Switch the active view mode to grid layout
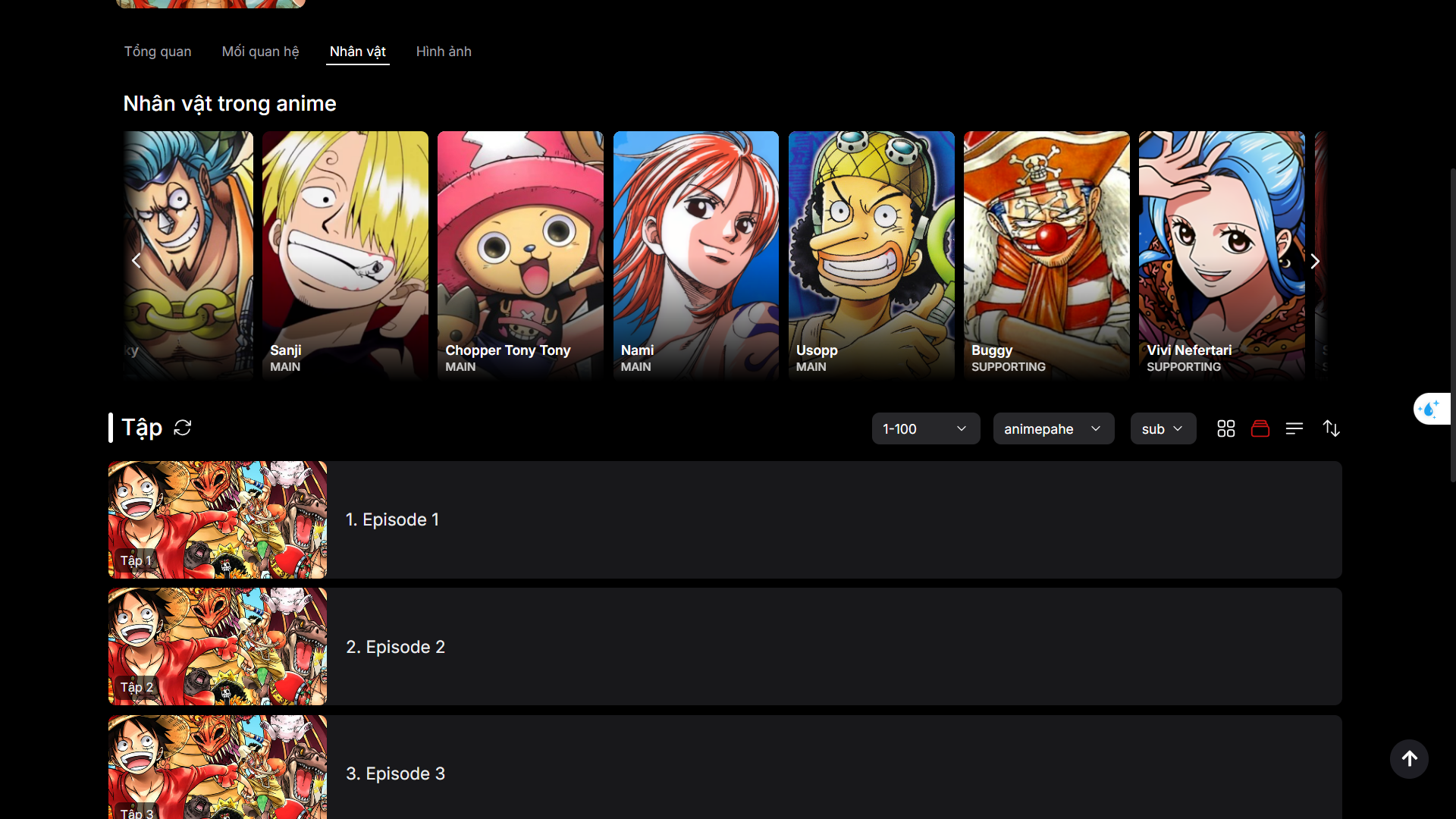 pos(1225,428)
